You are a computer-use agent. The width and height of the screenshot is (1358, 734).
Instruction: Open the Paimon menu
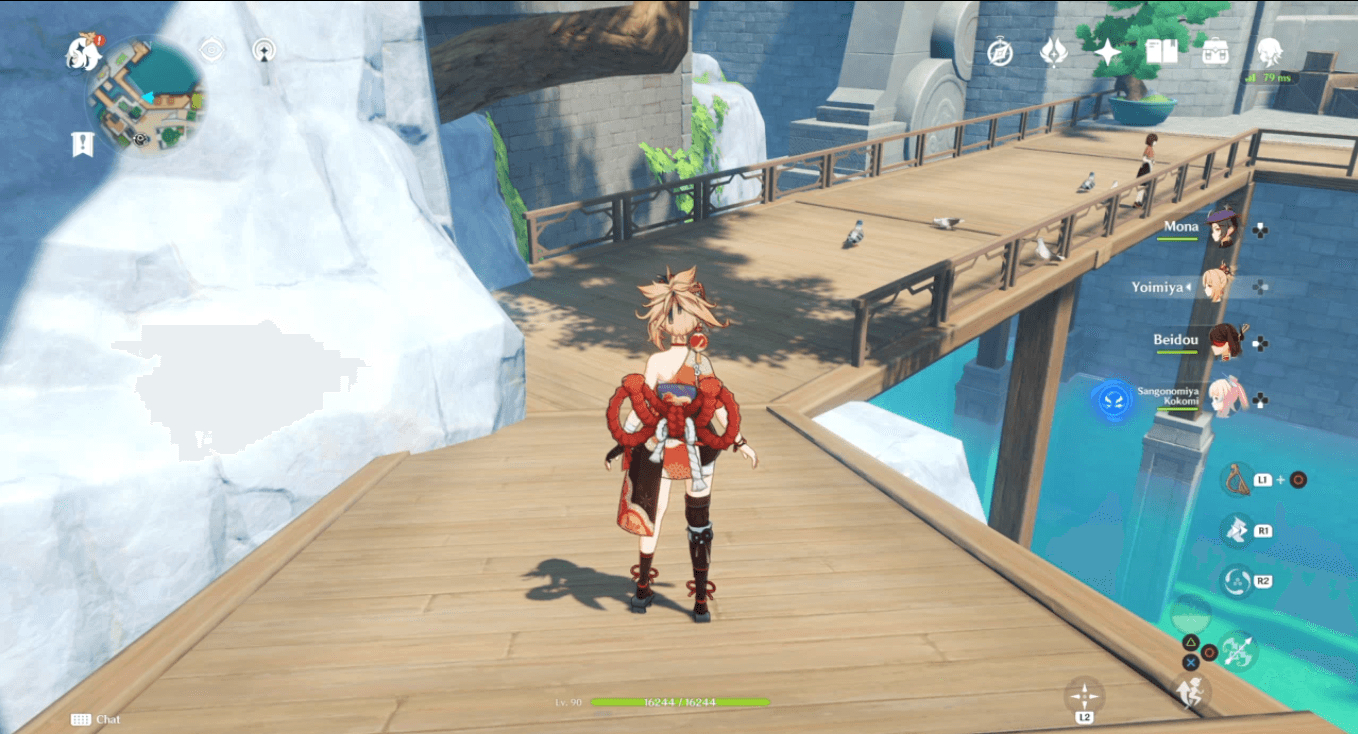pos(84,52)
